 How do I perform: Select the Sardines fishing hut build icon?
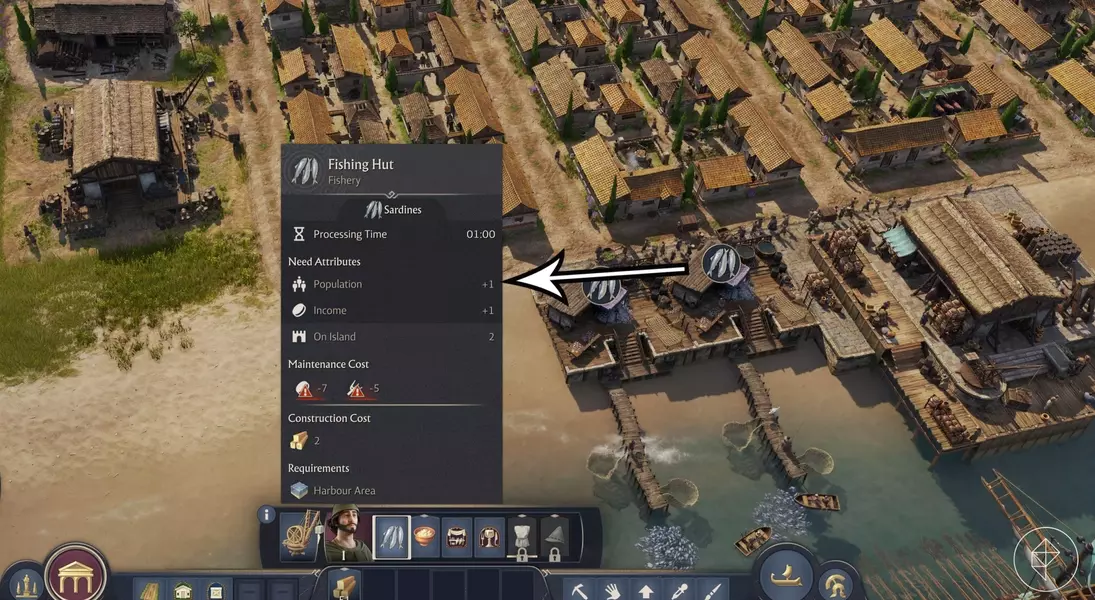coord(391,537)
